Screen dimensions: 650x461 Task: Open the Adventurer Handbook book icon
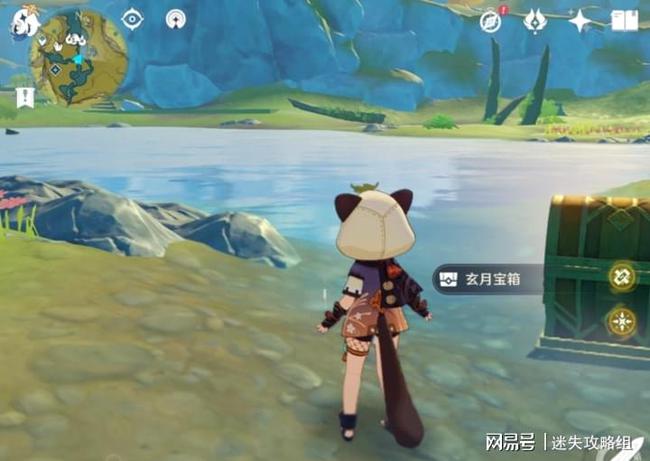[624, 21]
